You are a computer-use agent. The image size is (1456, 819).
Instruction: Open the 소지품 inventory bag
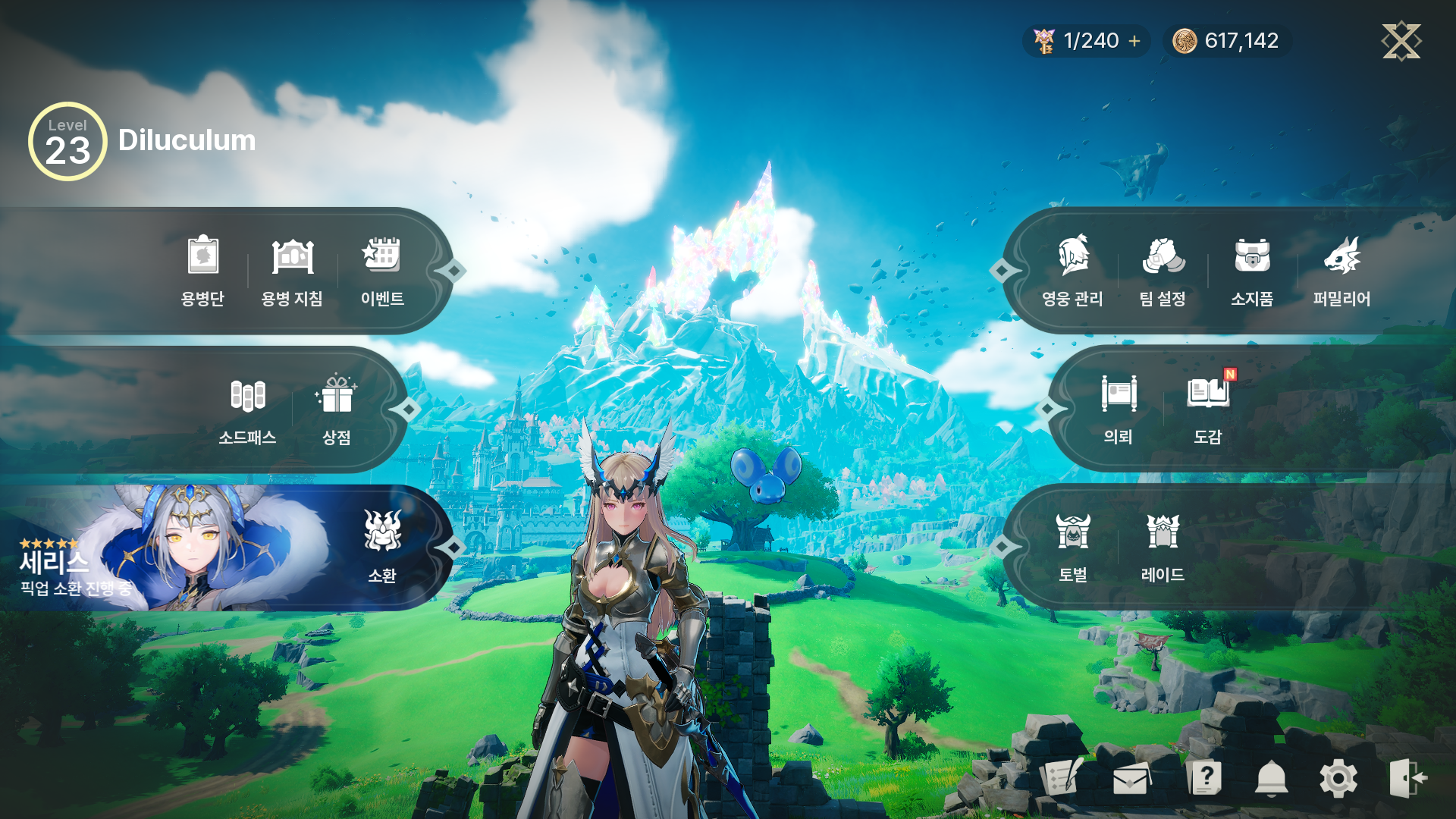pyautogui.click(x=1252, y=271)
